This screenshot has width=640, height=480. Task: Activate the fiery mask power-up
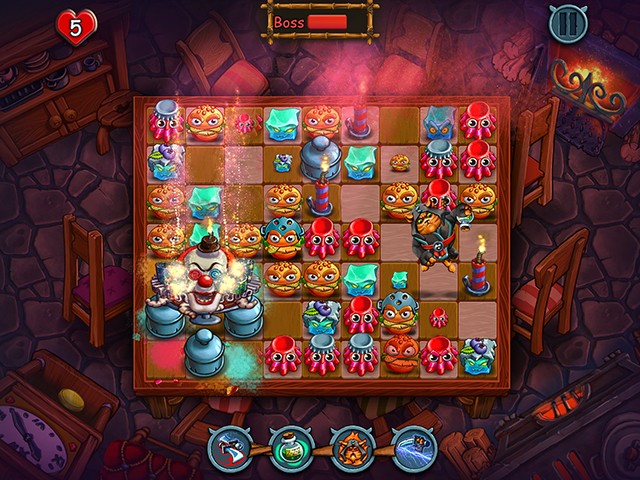pyautogui.click(x=351, y=448)
